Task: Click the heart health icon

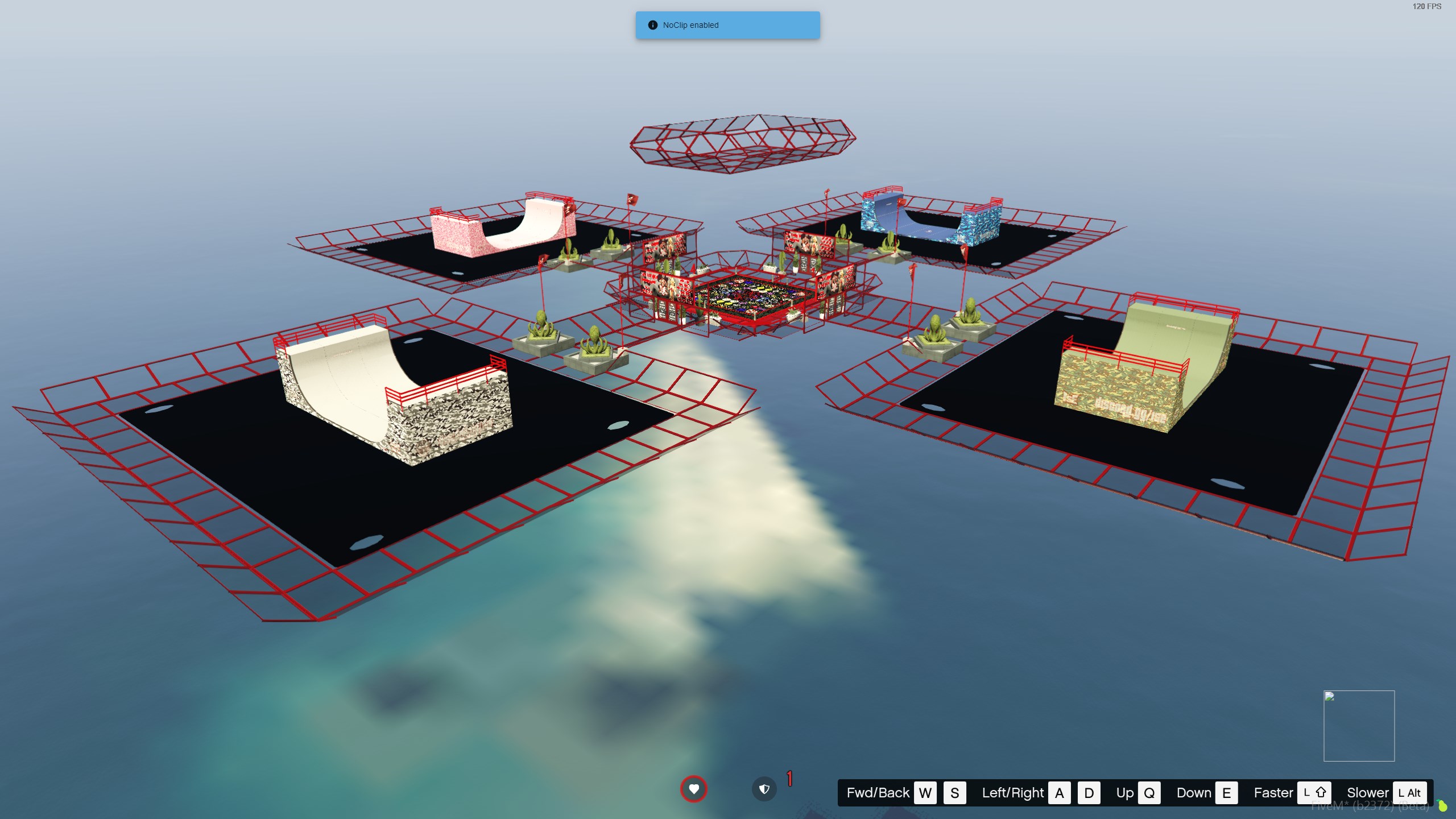Action: [x=693, y=789]
